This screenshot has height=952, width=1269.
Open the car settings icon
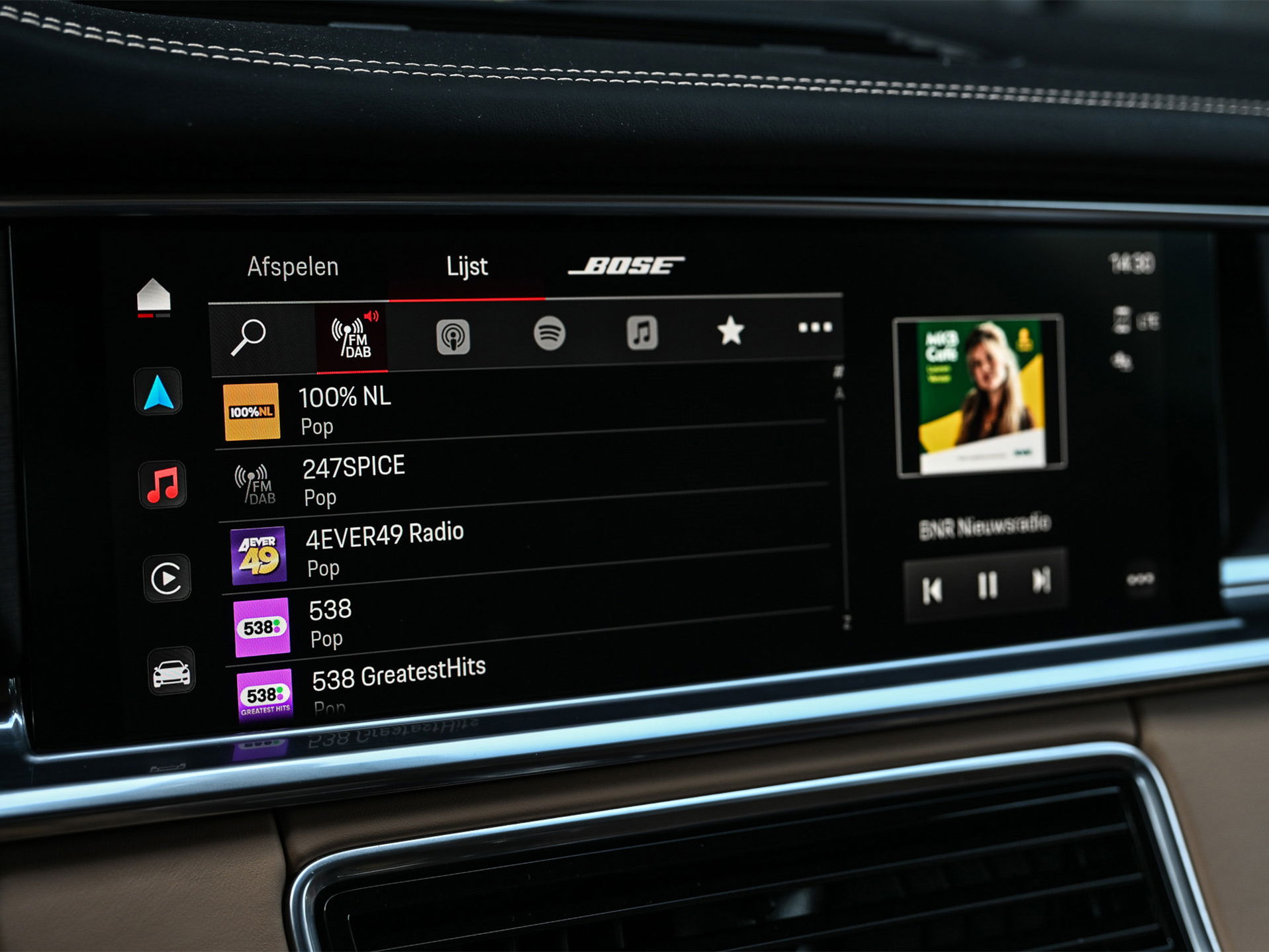171,673
